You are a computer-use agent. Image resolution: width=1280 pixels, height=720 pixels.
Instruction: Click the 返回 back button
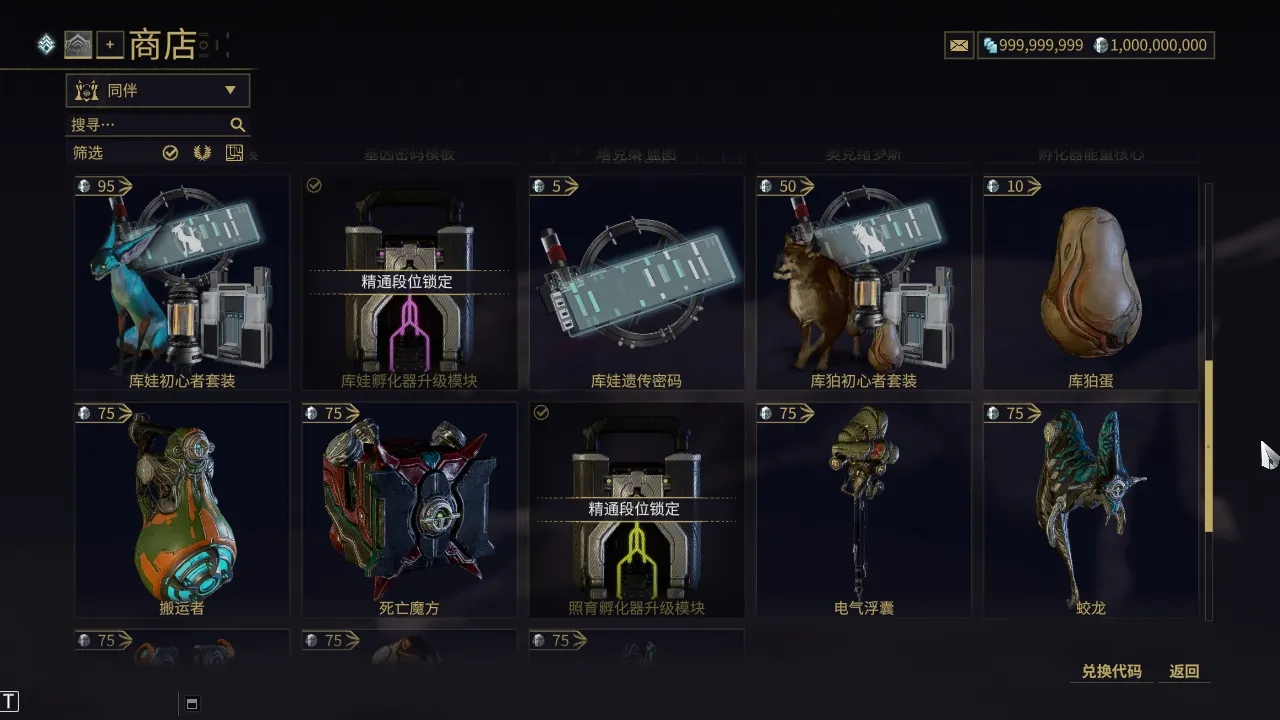(1184, 672)
